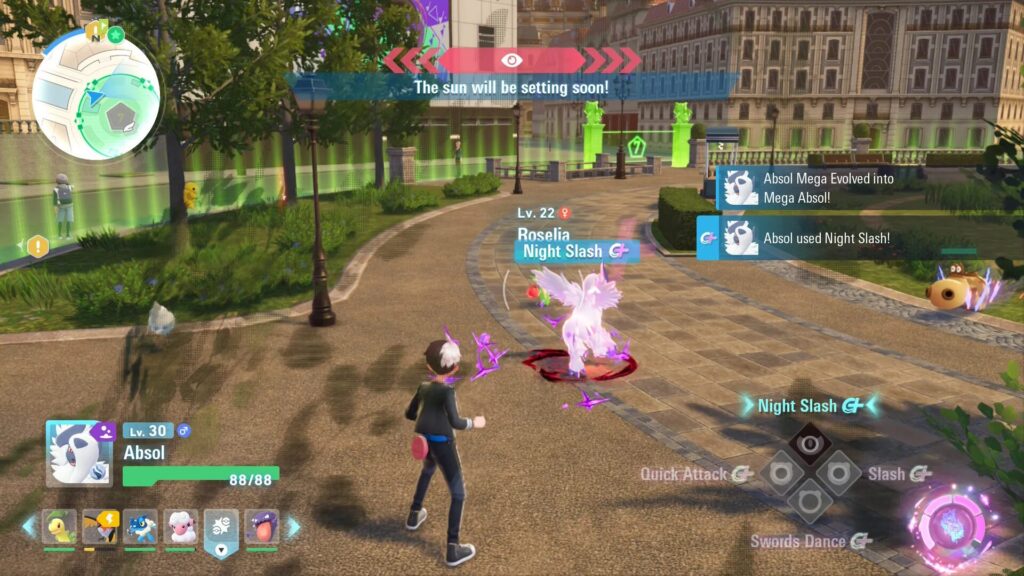The width and height of the screenshot is (1024, 576).
Task: Pick the pink wool sheep Pokémon party slot
Action: click(181, 526)
